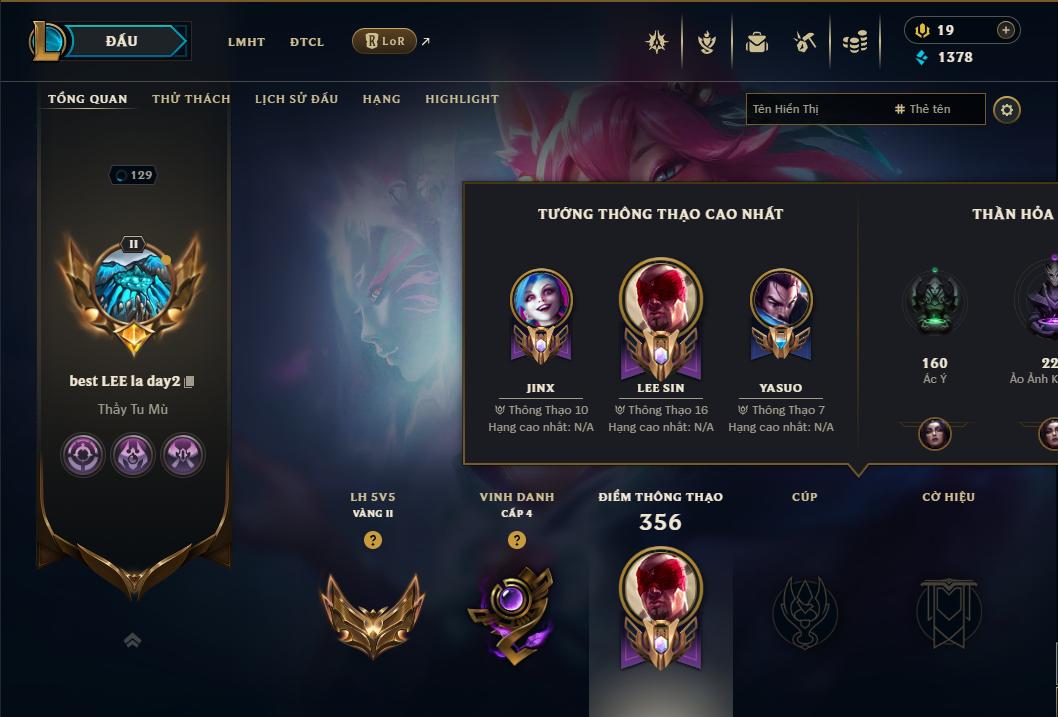
Task: Open the backpack collection icon
Action: coord(757,42)
